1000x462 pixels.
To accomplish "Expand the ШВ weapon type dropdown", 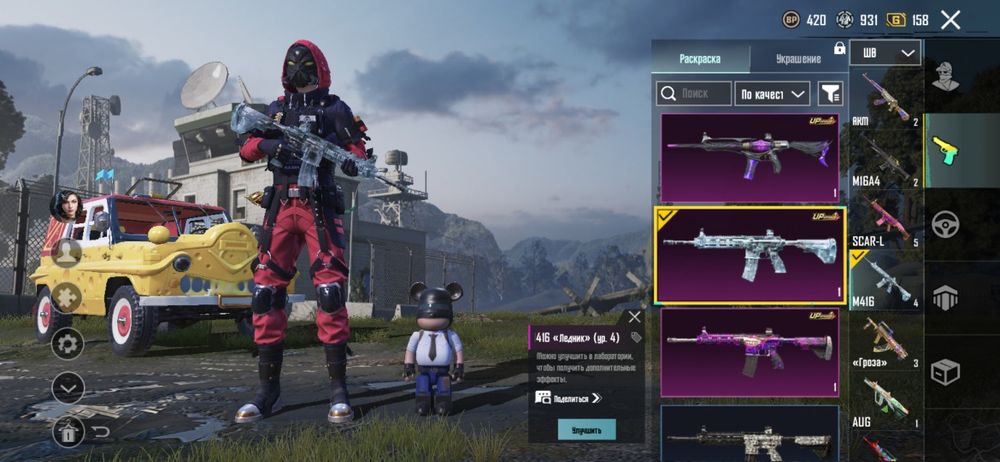I will tap(885, 53).
